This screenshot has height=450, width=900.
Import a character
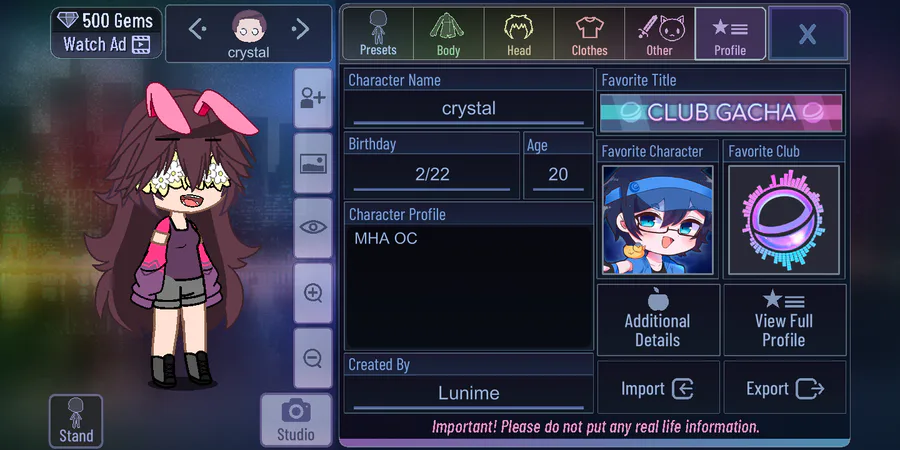coord(658,389)
